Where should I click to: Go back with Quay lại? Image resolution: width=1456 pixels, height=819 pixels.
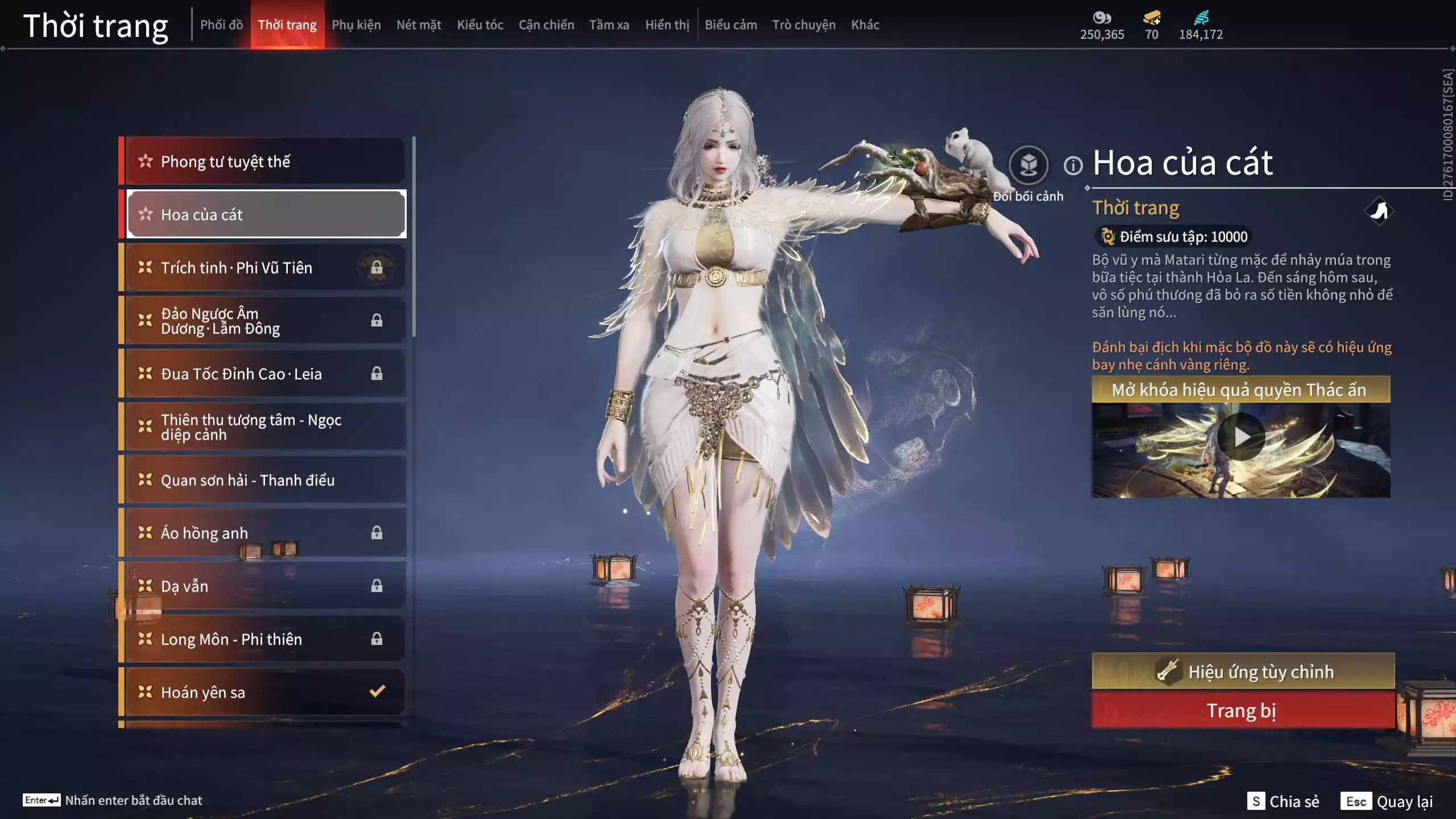[x=1387, y=801]
